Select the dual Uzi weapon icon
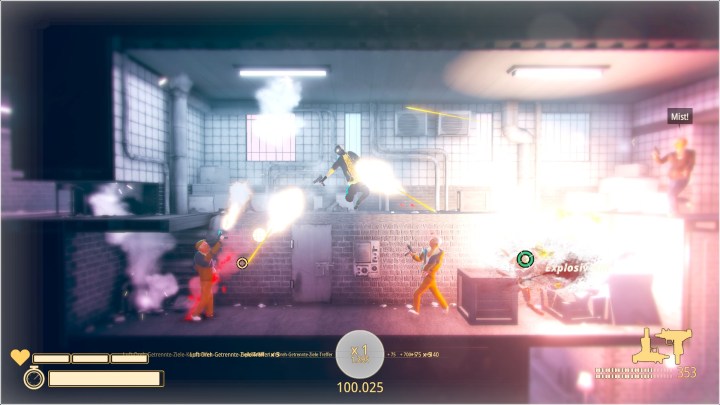 tap(661, 347)
